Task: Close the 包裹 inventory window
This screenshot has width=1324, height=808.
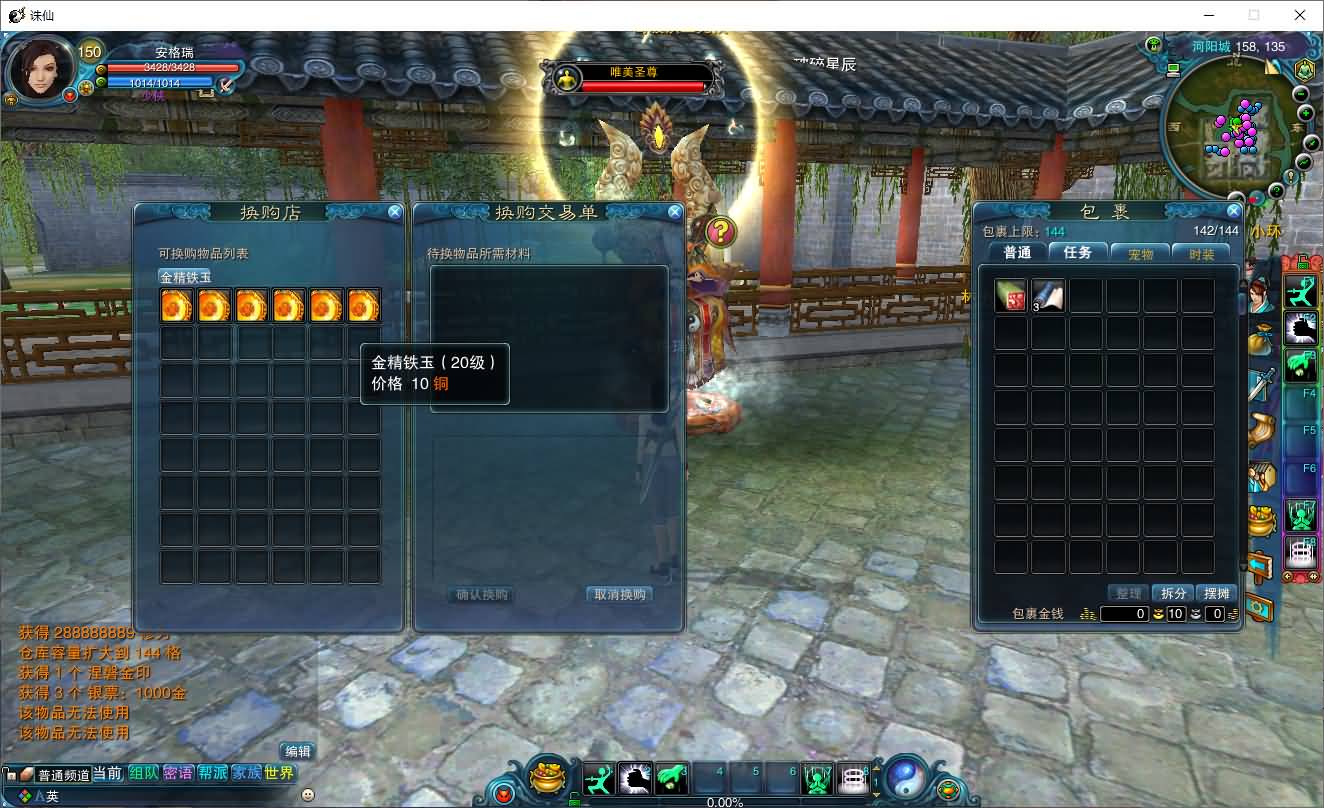Action: tap(1233, 212)
